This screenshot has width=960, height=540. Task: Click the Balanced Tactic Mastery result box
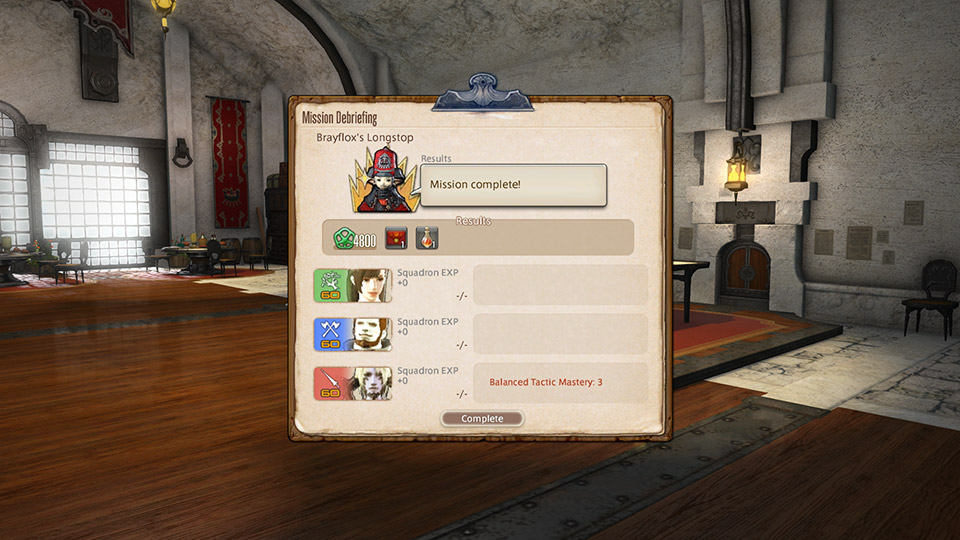point(560,382)
